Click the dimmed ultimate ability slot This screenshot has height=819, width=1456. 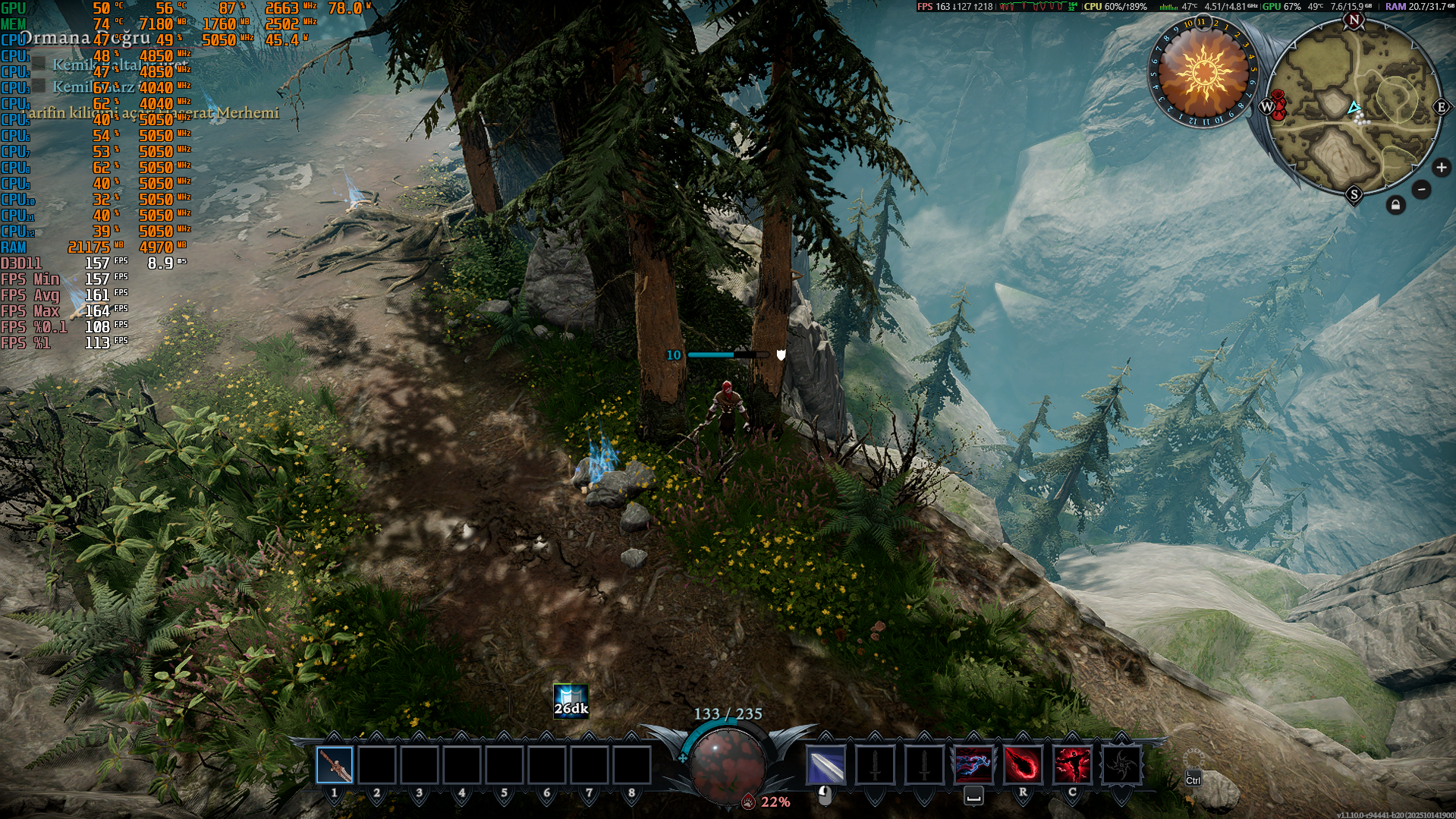click(1121, 765)
